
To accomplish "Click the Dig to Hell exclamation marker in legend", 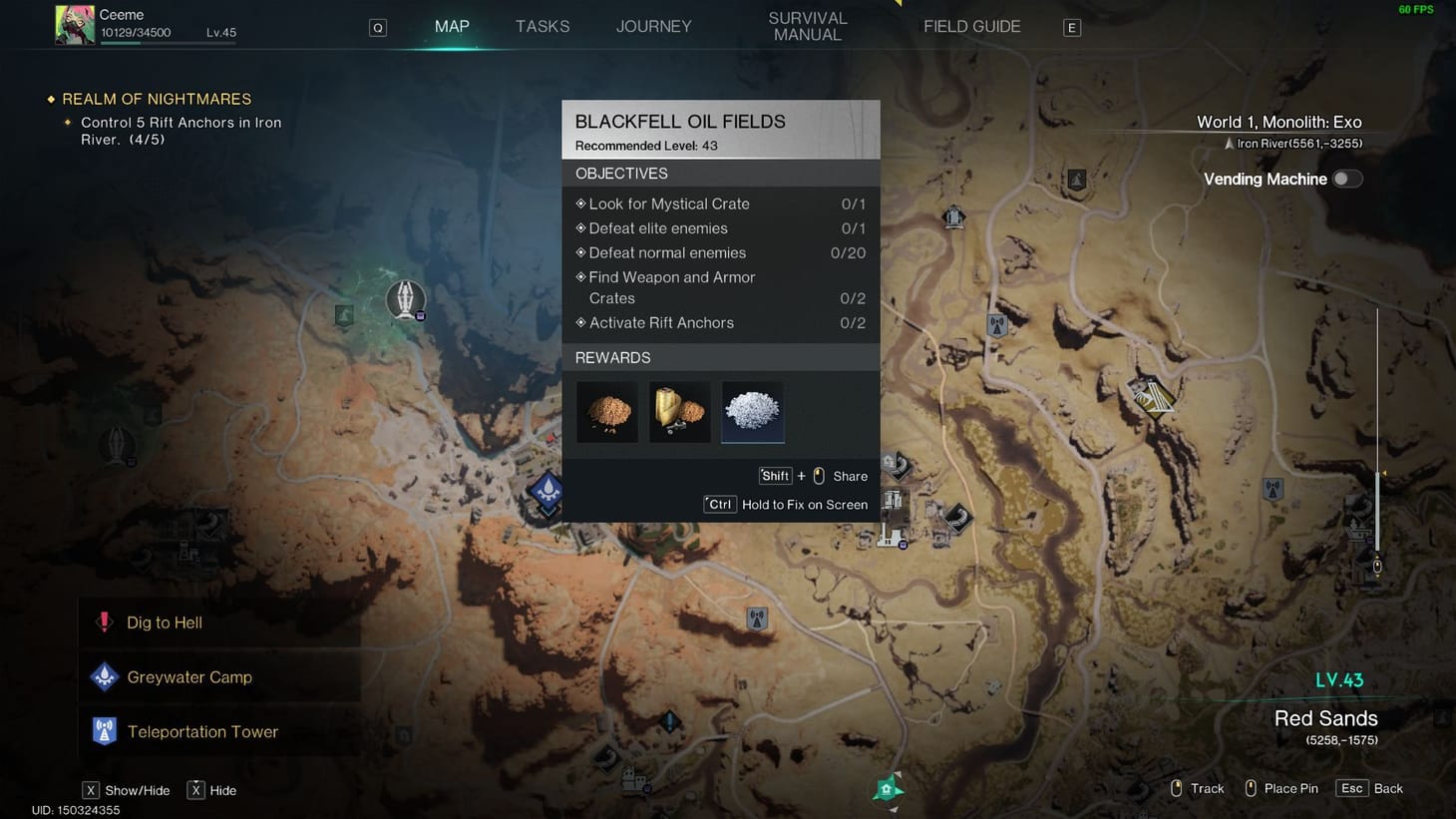I will (x=104, y=620).
